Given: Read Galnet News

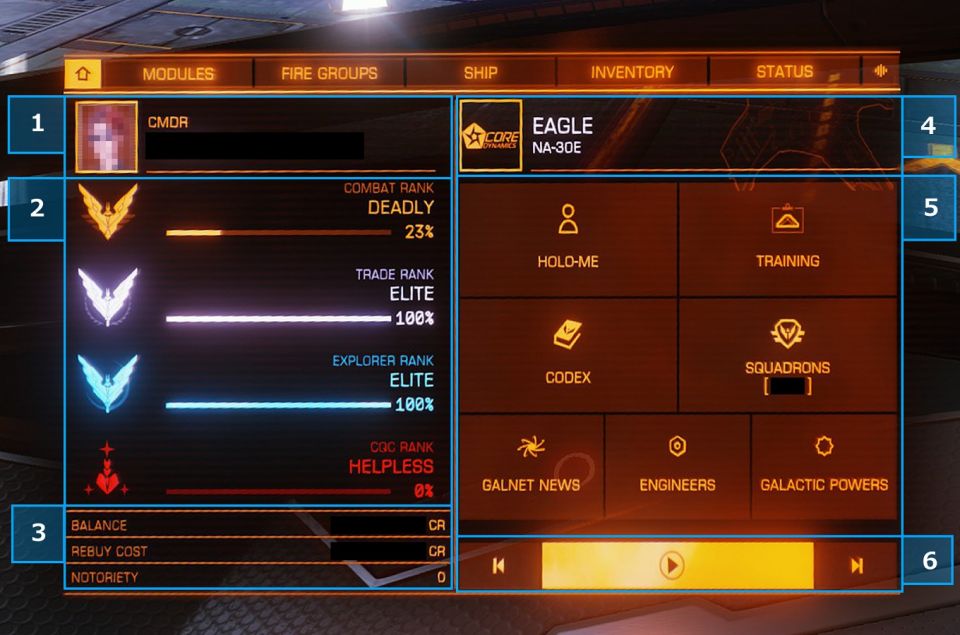Looking at the screenshot, I should [530, 465].
